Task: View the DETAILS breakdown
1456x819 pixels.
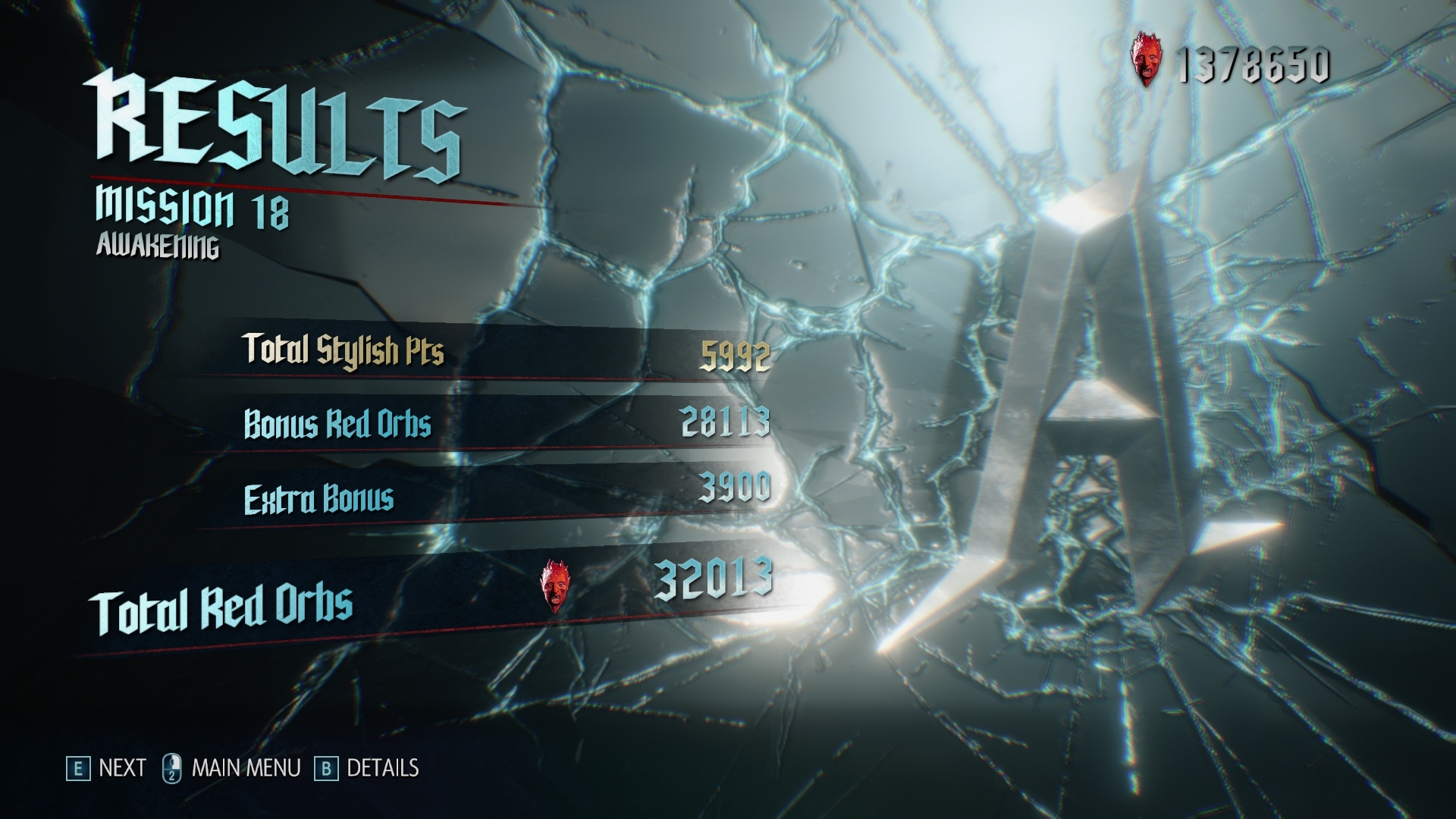Action: (x=383, y=767)
